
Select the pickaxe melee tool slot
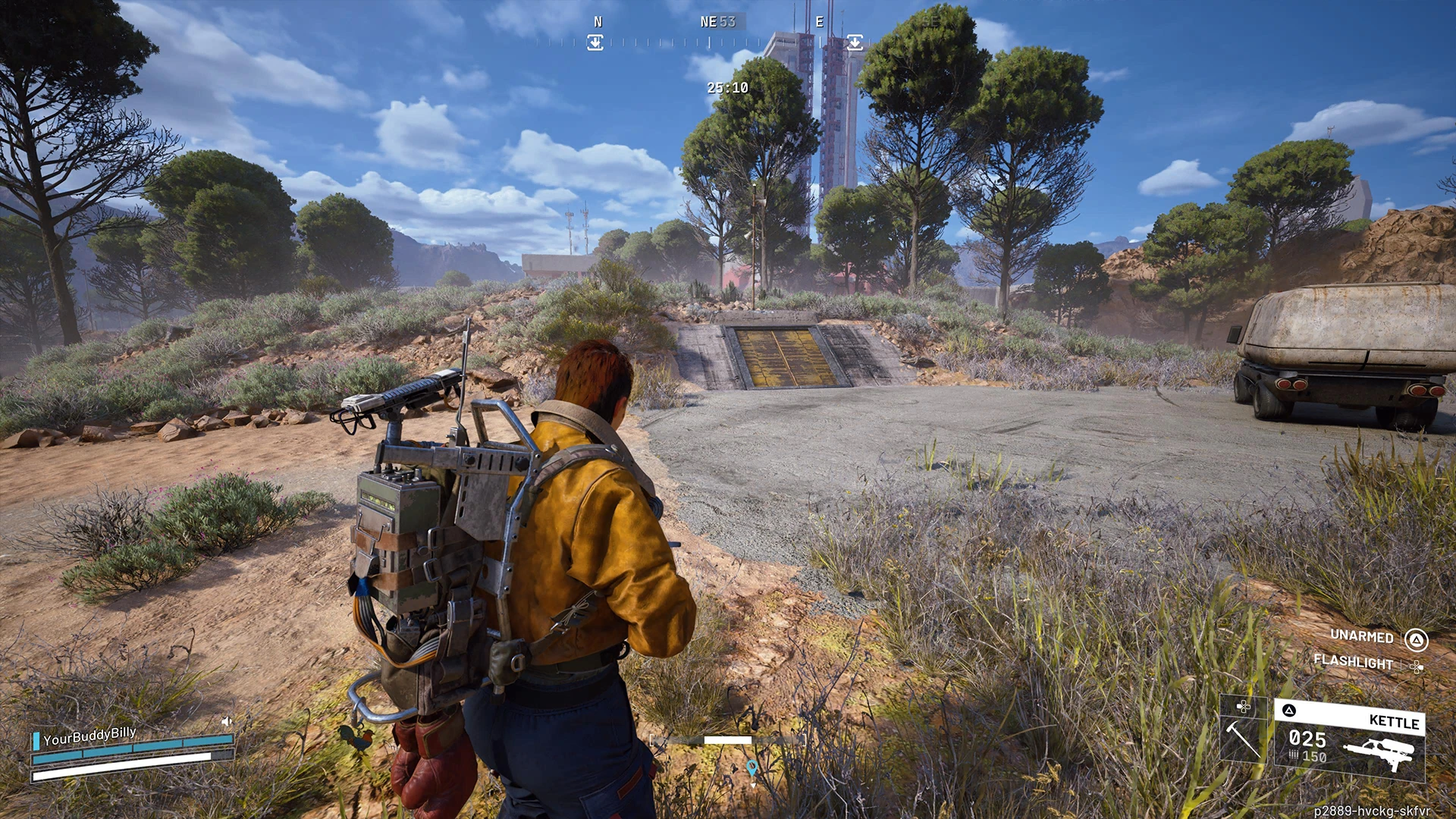tap(1243, 736)
